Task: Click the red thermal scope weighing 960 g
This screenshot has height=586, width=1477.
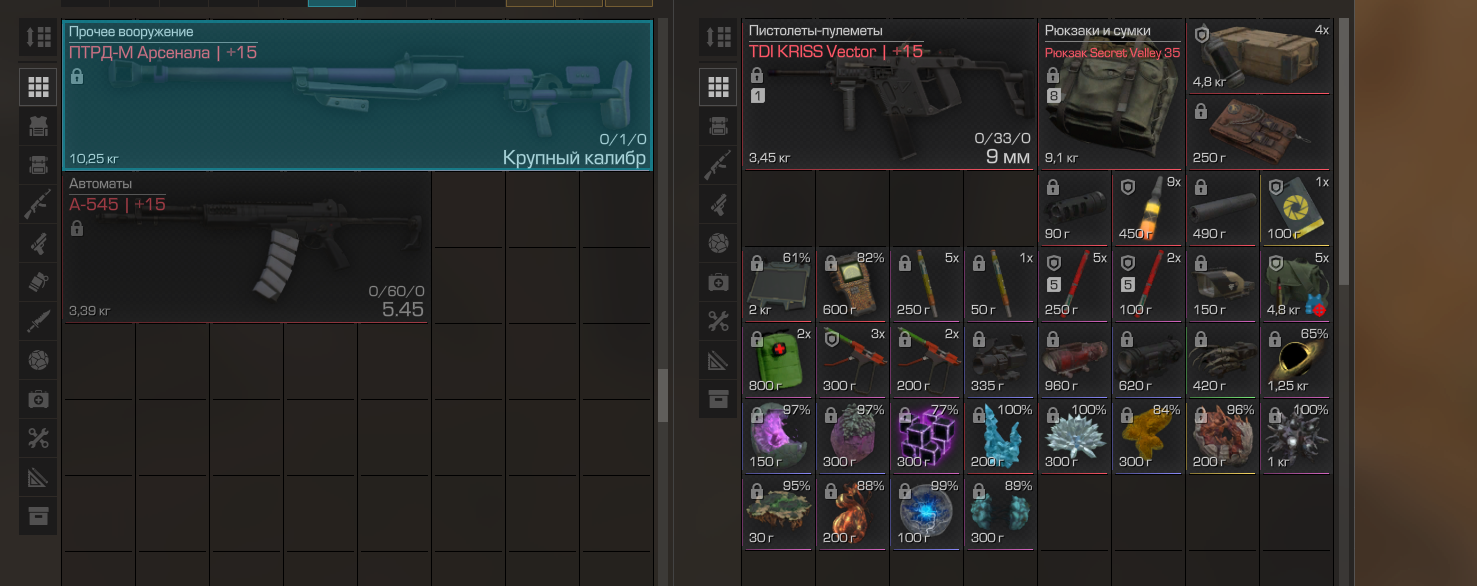Action: pos(1074,359)
